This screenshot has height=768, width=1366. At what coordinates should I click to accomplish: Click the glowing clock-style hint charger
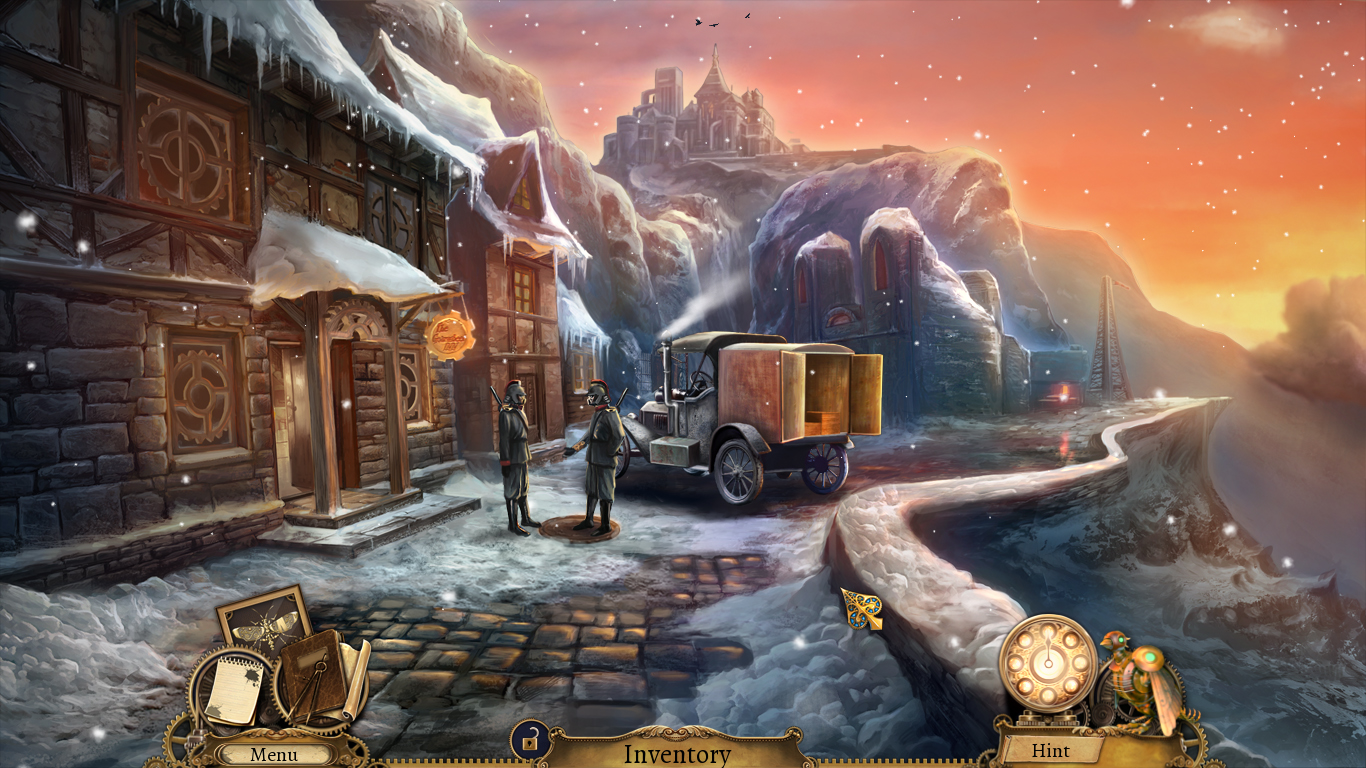[1046, 664]
